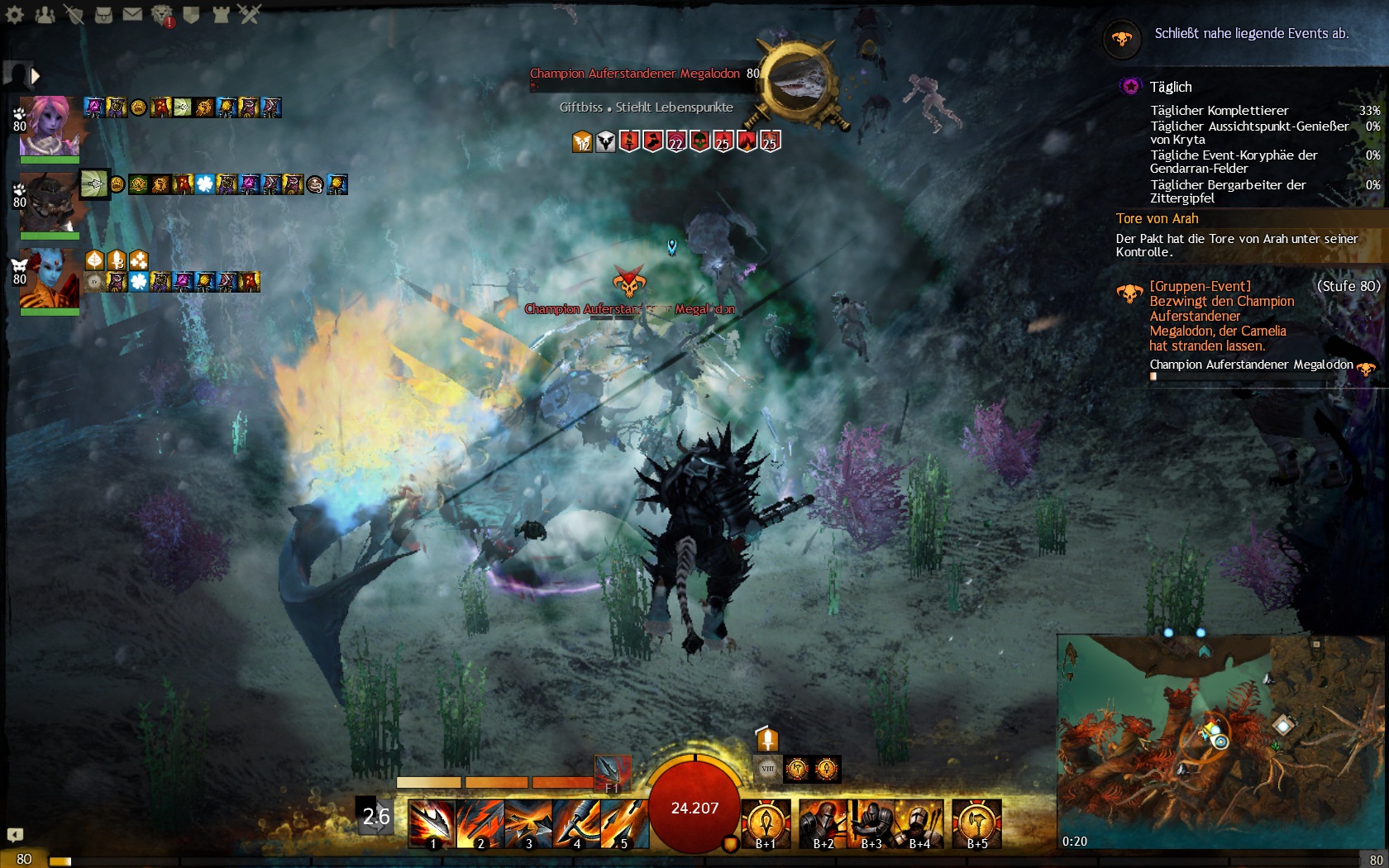Expand the party panel arrow
The height and width of the screenshot is (868, 1389).
point(36,76)
